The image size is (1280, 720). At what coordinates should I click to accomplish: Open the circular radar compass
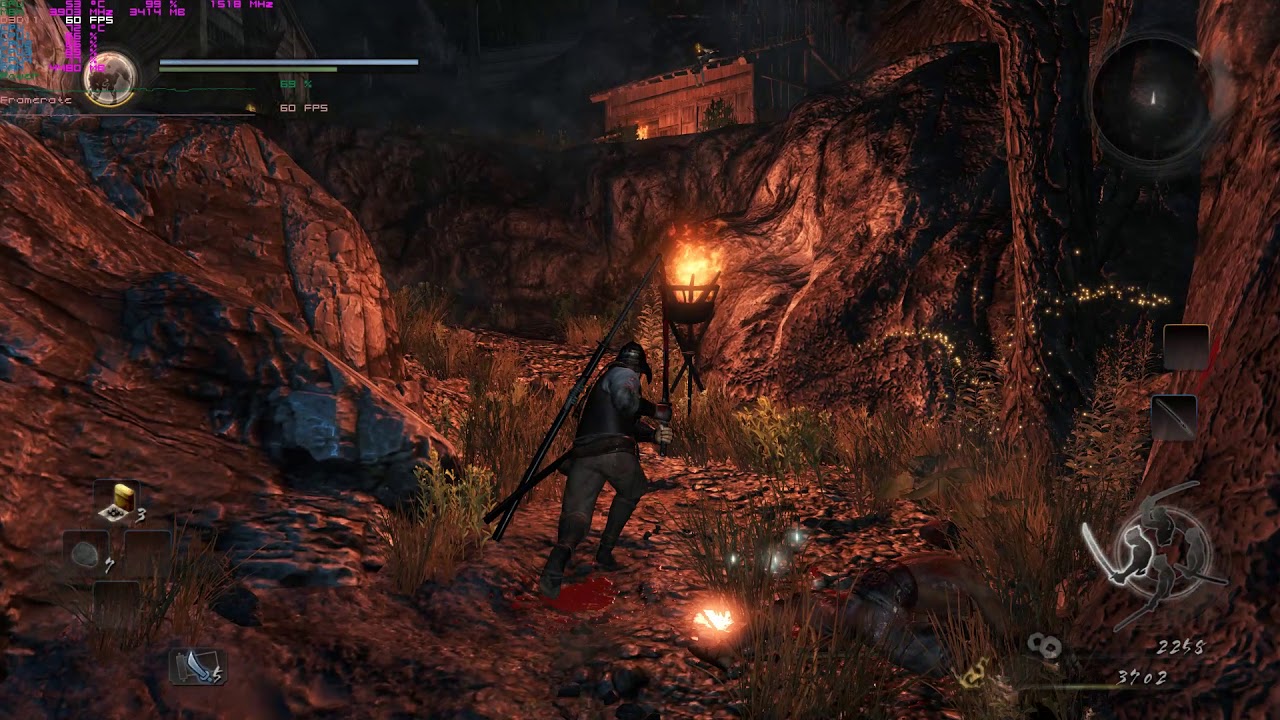(1151, 100)
